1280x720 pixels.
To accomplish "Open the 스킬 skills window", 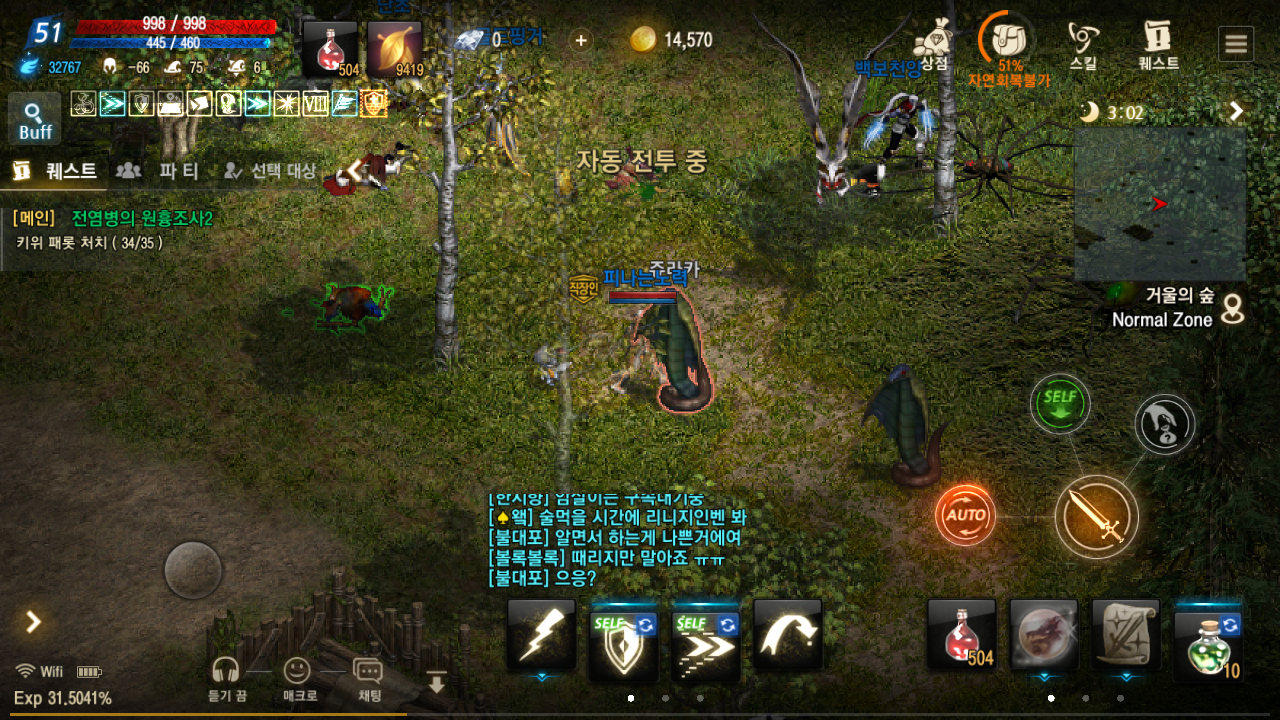I will (x=1083, y=44).
